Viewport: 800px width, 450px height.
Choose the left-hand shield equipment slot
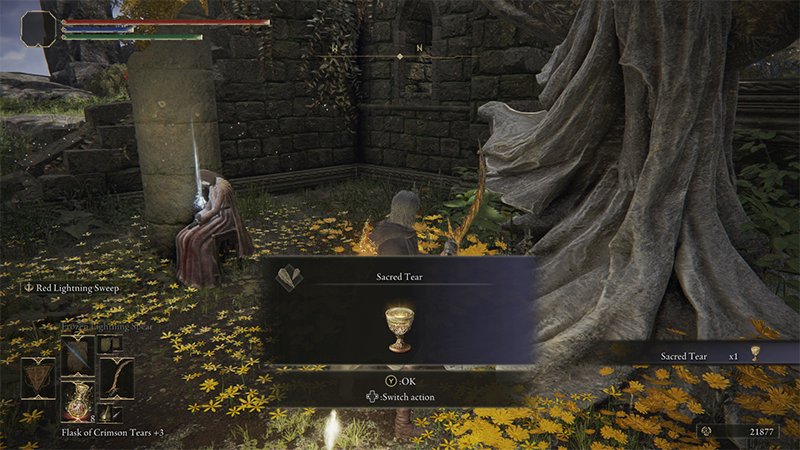tap(38, 378)
